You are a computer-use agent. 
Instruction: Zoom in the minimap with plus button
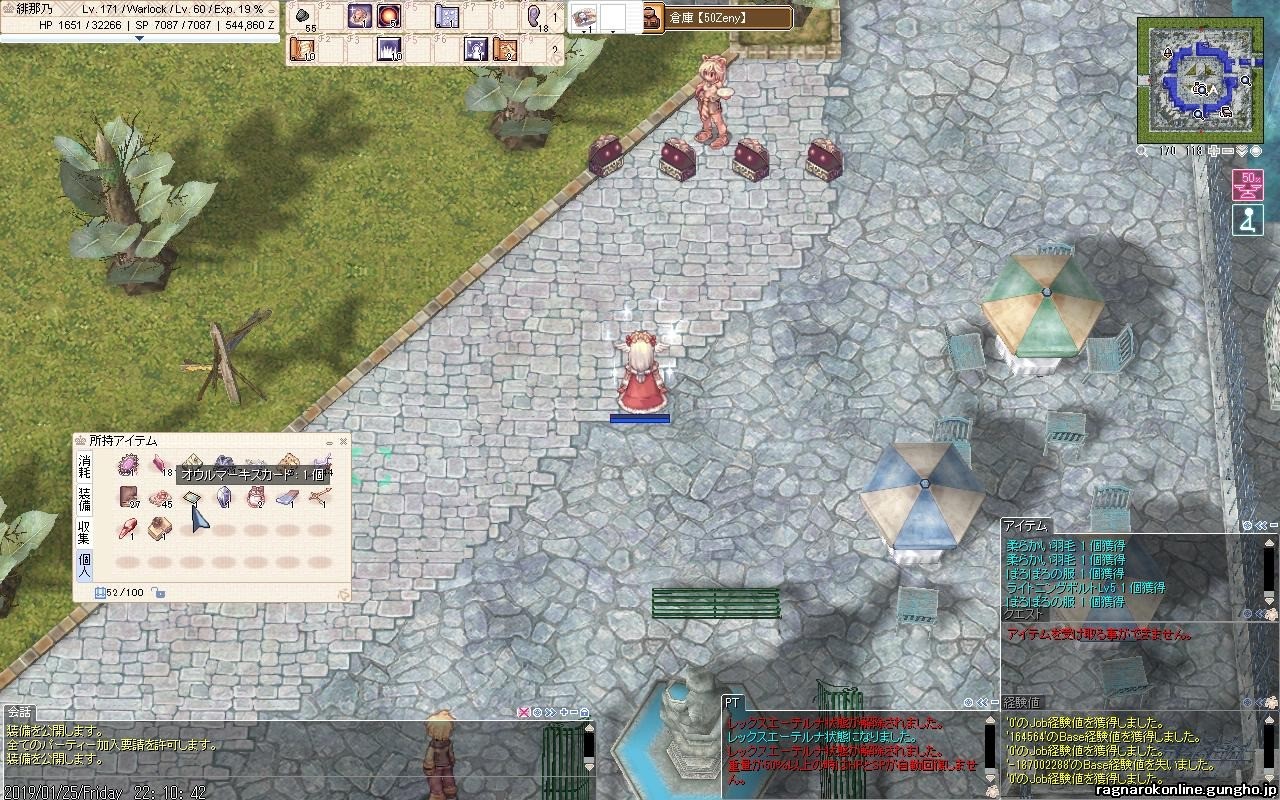tap(1213, 151)
